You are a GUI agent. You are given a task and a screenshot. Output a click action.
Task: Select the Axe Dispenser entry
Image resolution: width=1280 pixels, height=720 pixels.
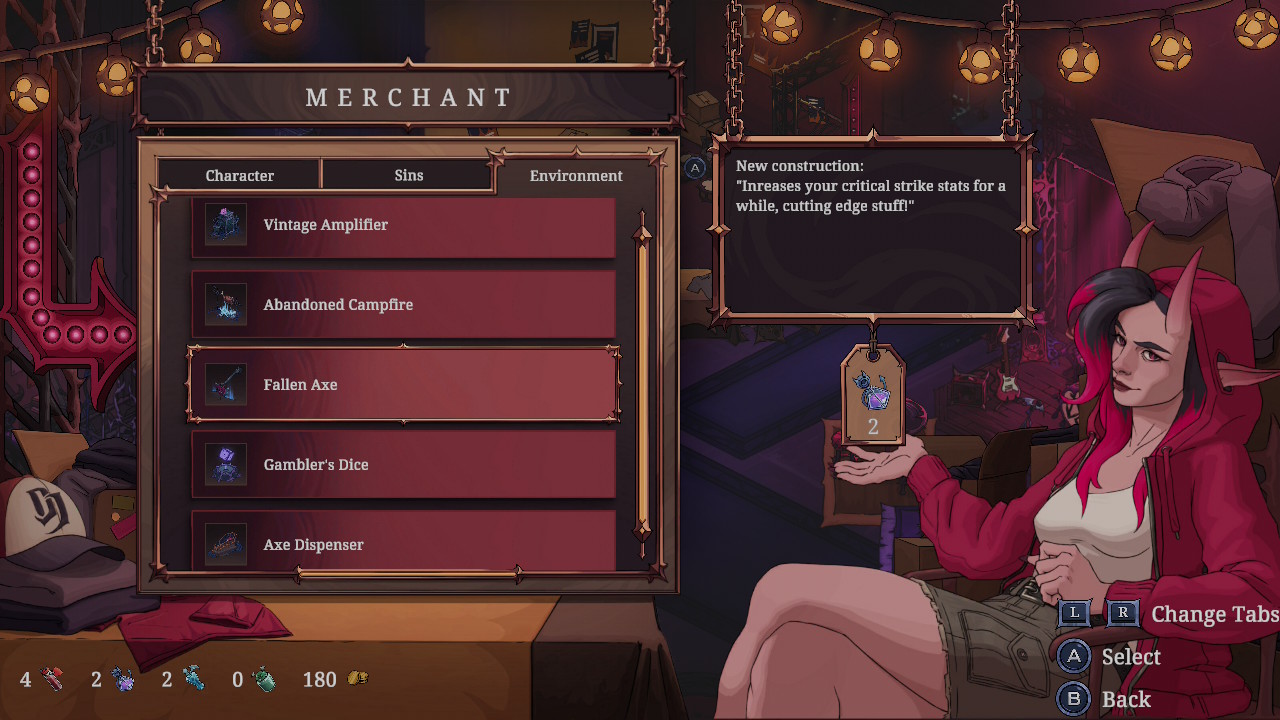[403, 543]
